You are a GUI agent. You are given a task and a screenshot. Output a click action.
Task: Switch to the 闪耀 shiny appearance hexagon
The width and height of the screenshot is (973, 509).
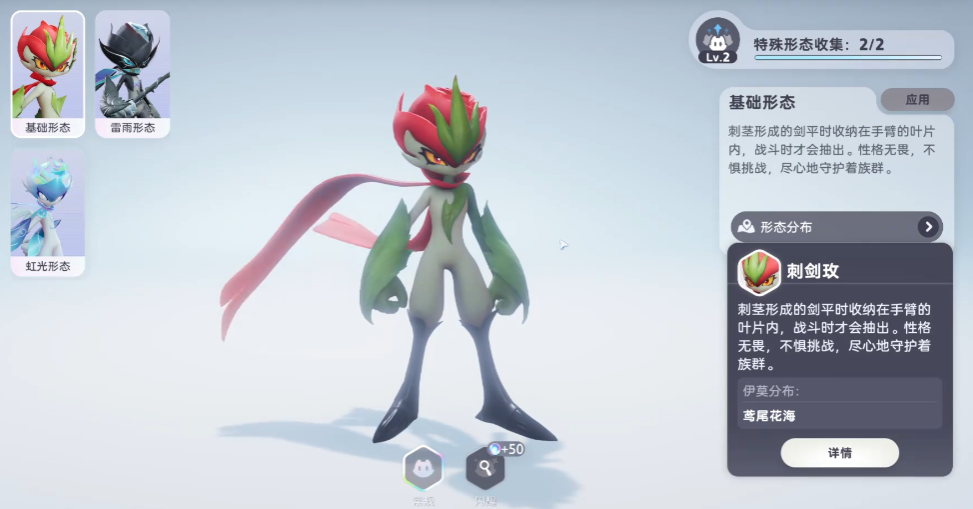pyautogui.click(x=485, y=468)
